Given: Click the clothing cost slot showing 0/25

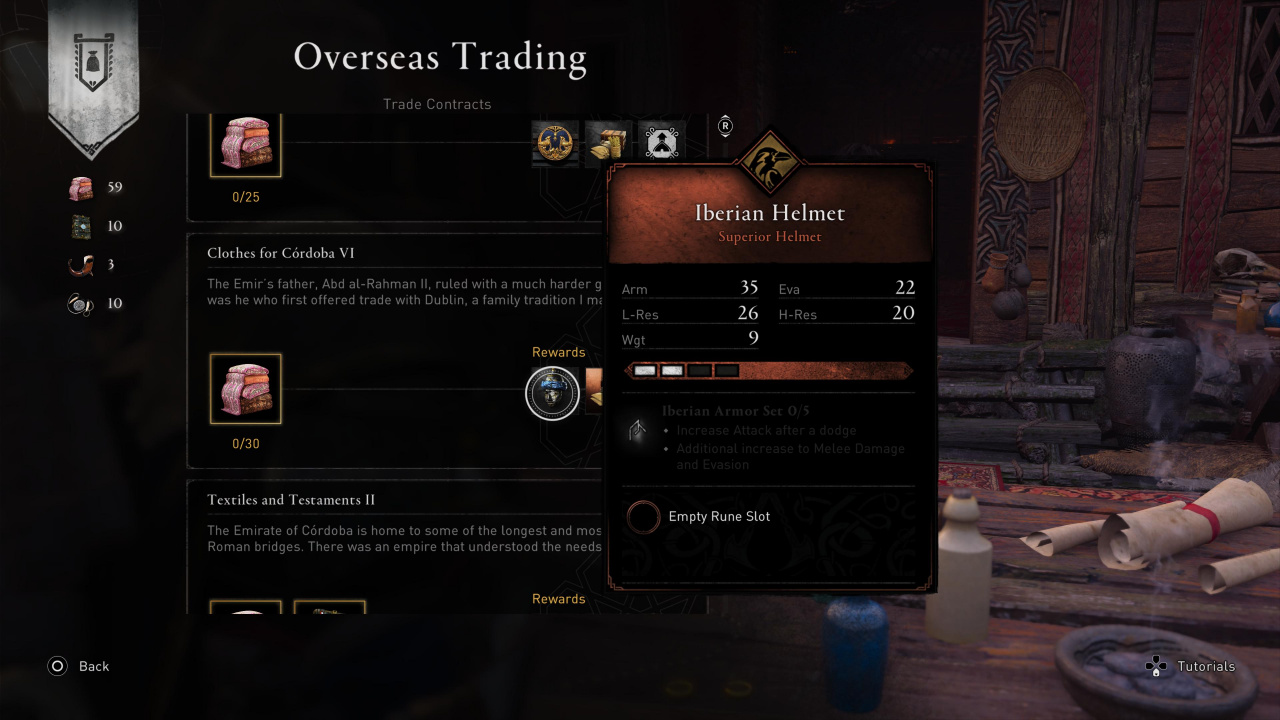Looking at the screenshot, I should click(x=245, y=146).
